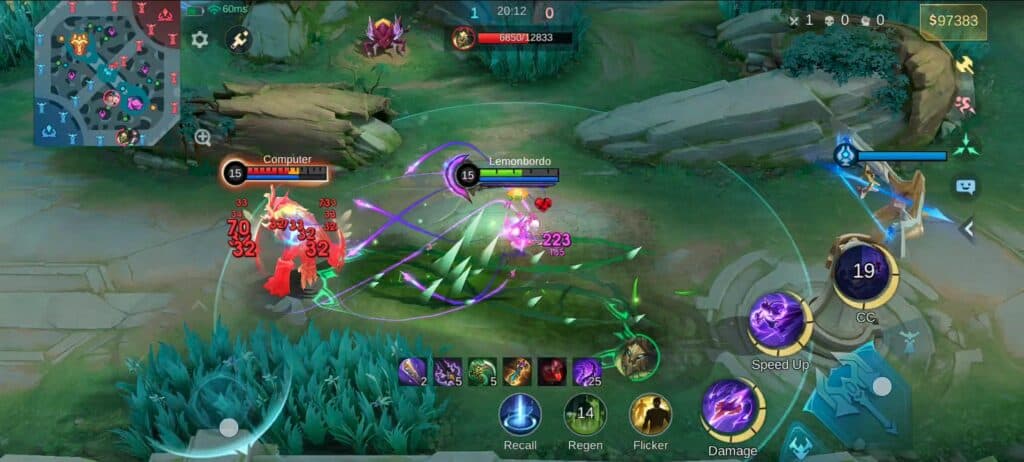The width and height of the screenshot is (1024, 462).
Task: Activate the Damage skill
Action: [732, 410]
